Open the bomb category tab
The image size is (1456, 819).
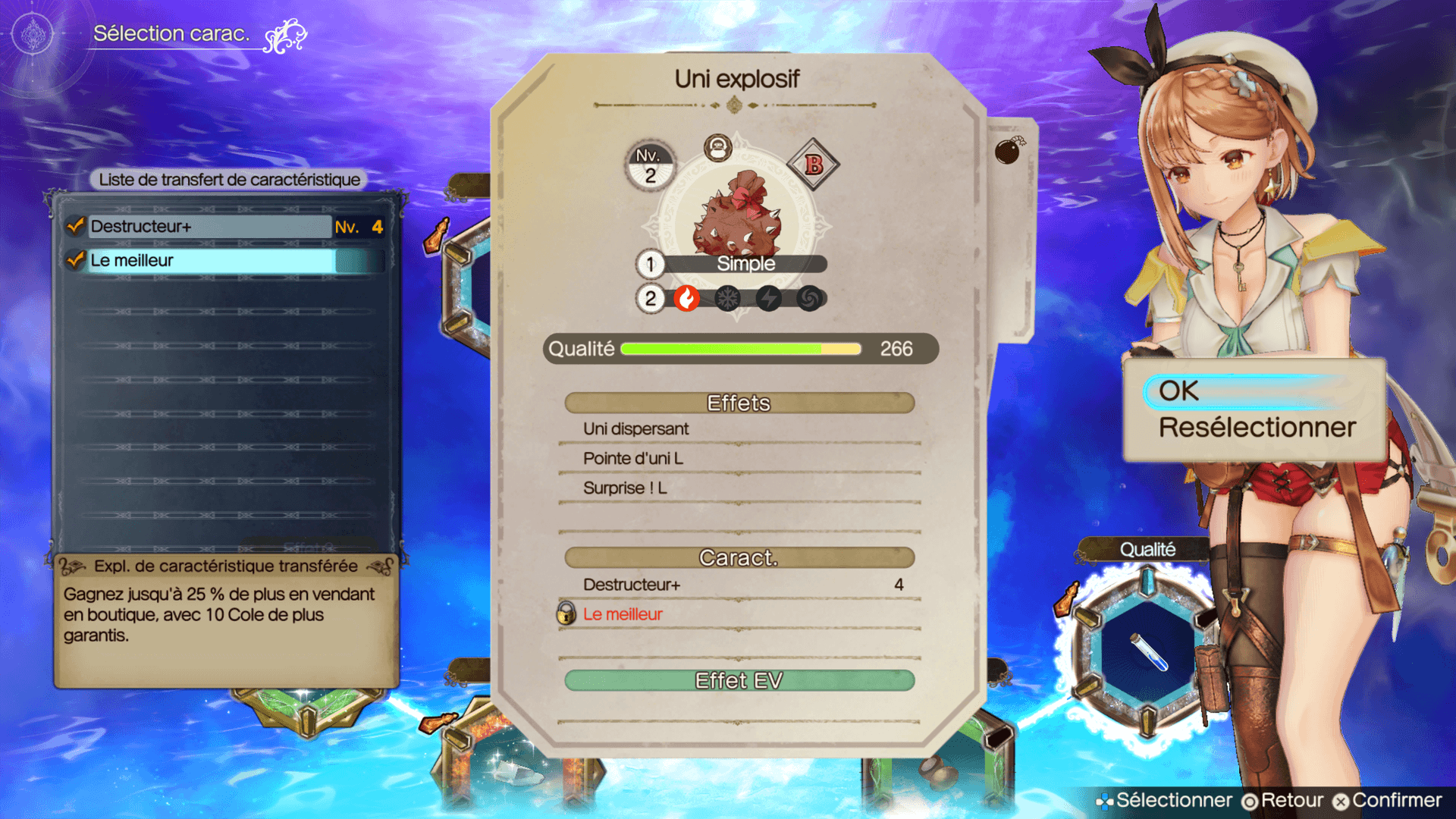[1009, 152]
